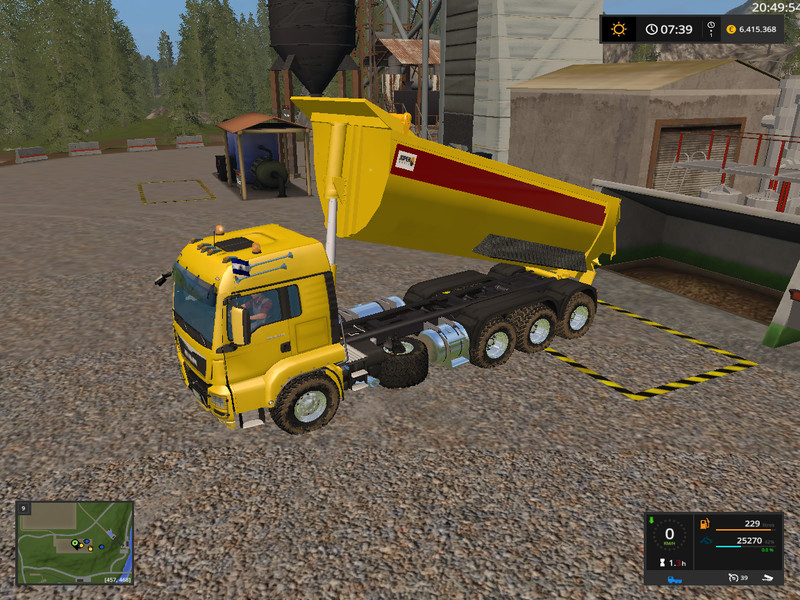This screenshot has width=800, height=600.
Task: Click the tipper trailer icon in vehicle panel
Action: pos(769,578)
